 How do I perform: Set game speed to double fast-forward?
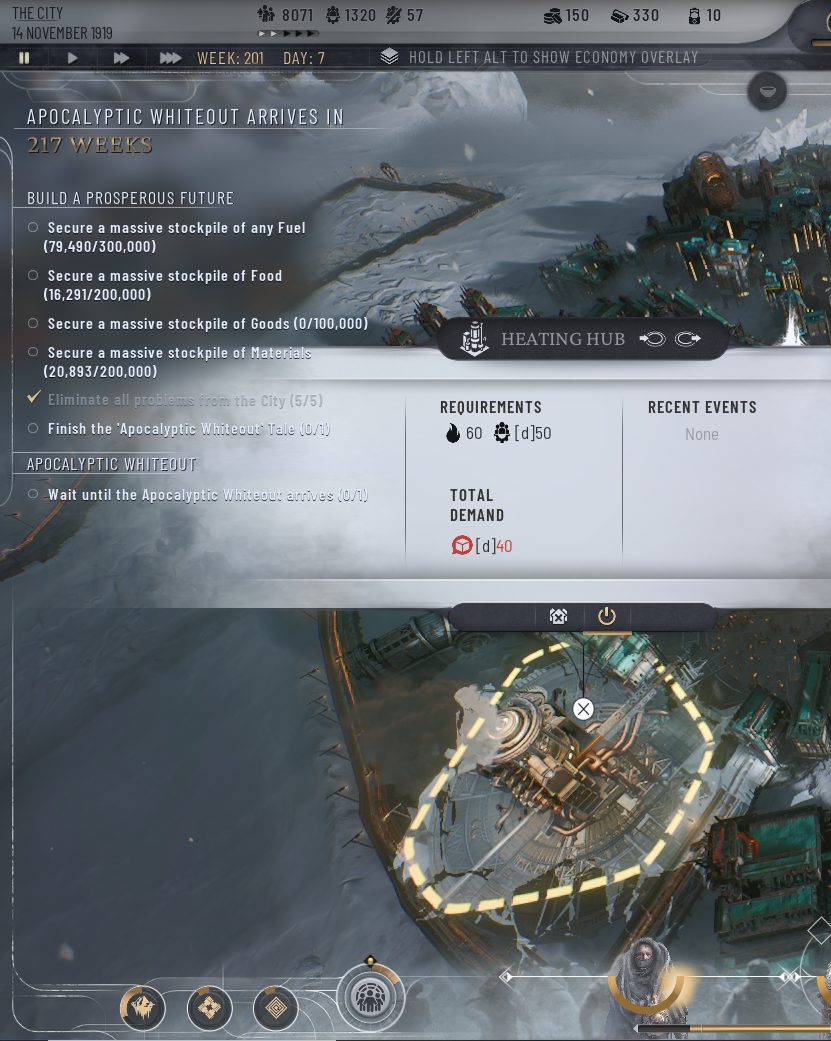[x=121, y=58]
